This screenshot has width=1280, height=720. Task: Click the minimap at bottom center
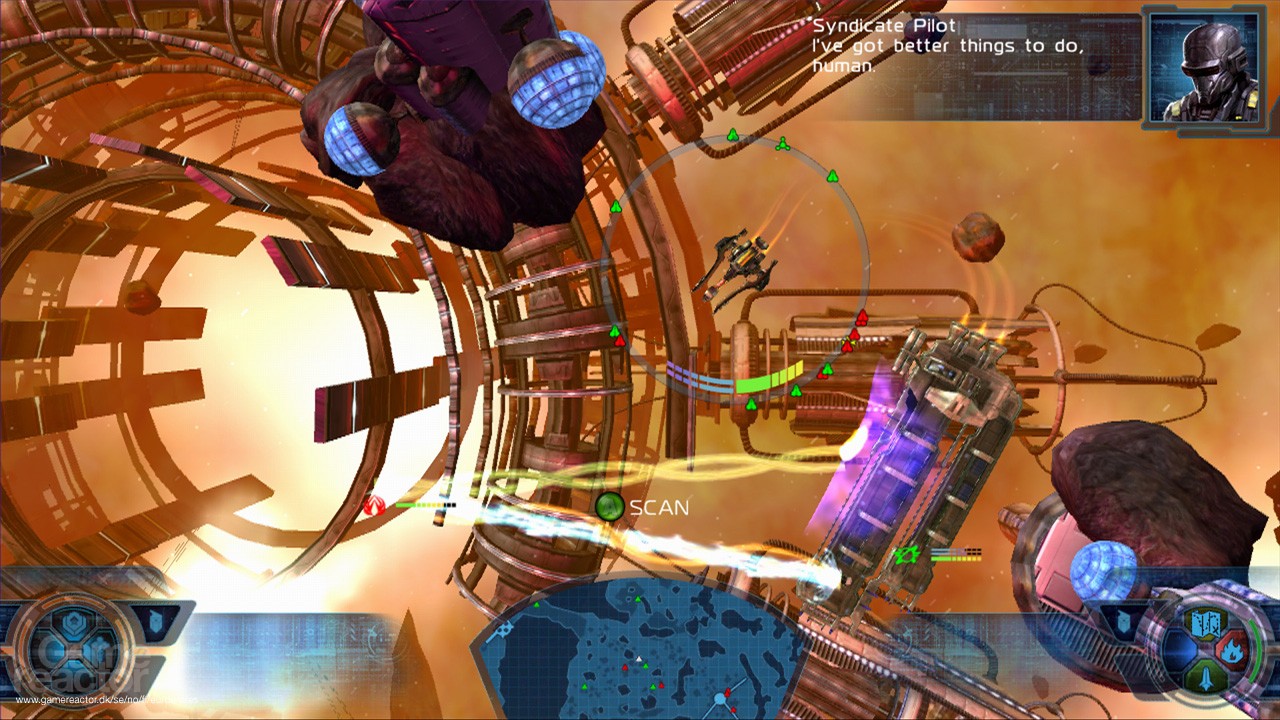coord(640,650)
